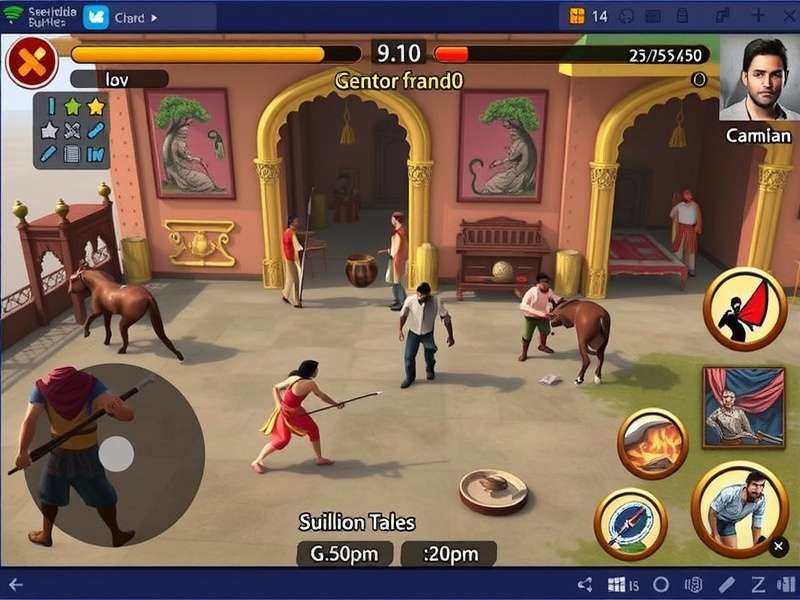This screenshot has width=800, height=600.
Task: Use the fire attack skill
Action: pos(652,441)
